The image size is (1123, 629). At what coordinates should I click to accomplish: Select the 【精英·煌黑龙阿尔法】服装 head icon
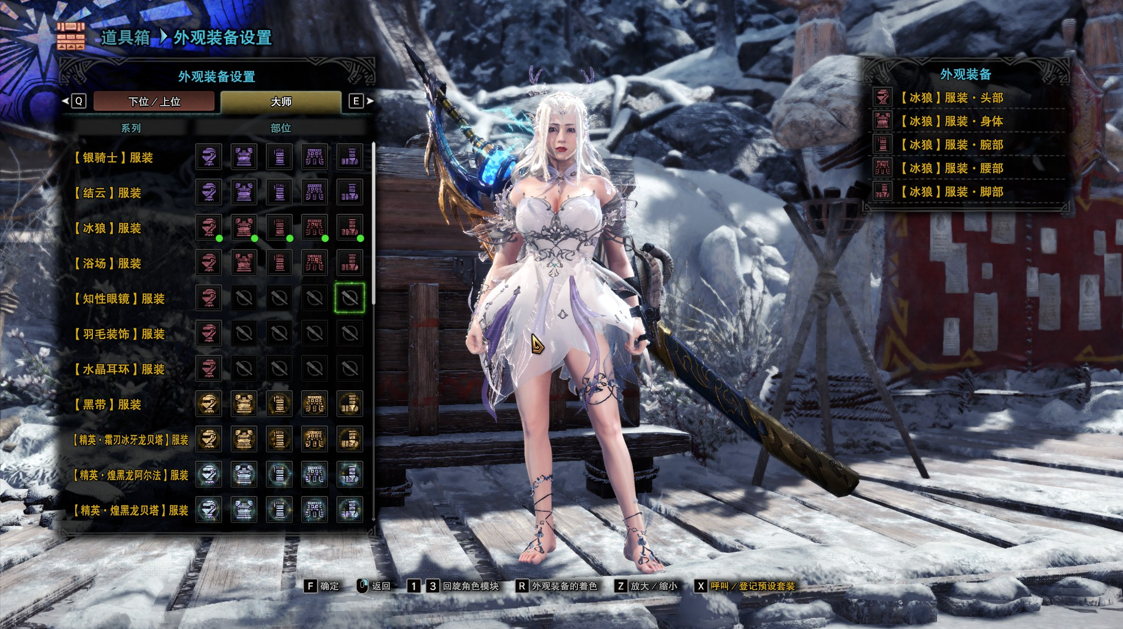point(209,475)
